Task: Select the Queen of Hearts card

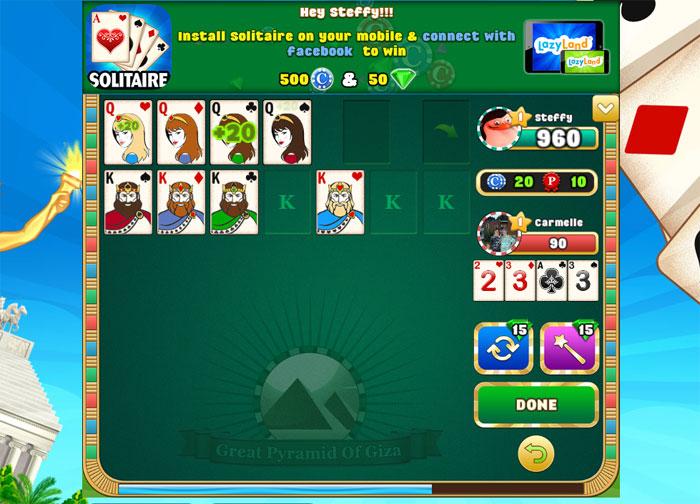Action: point(128,132)
